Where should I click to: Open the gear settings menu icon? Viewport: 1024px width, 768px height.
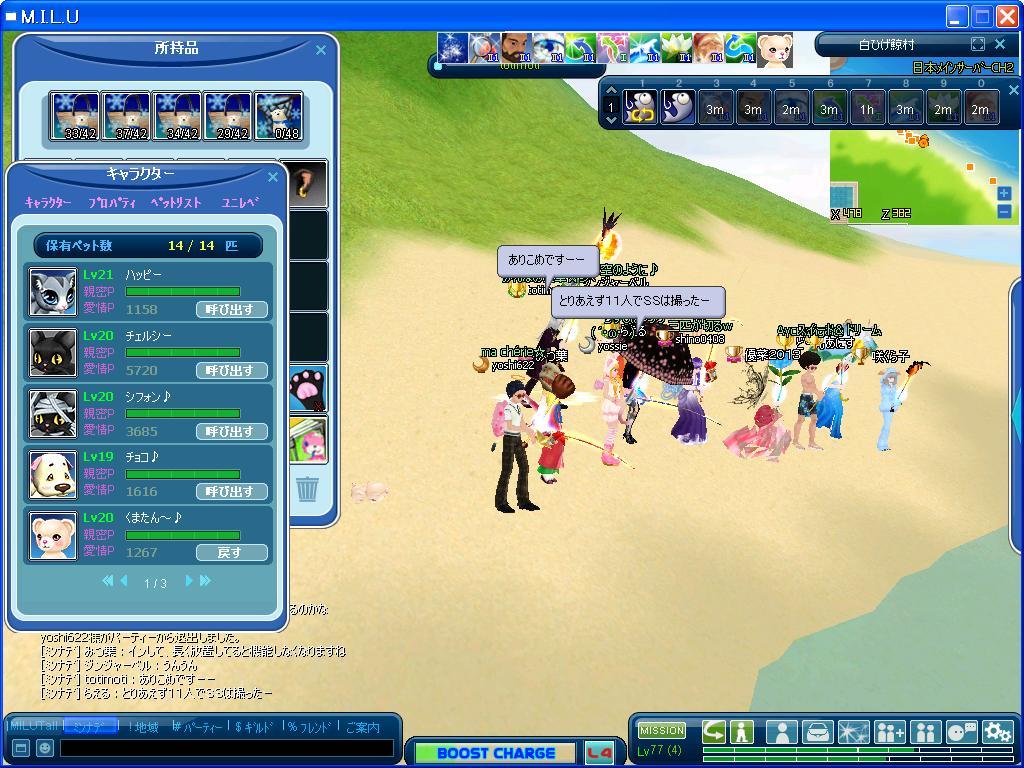997,732
